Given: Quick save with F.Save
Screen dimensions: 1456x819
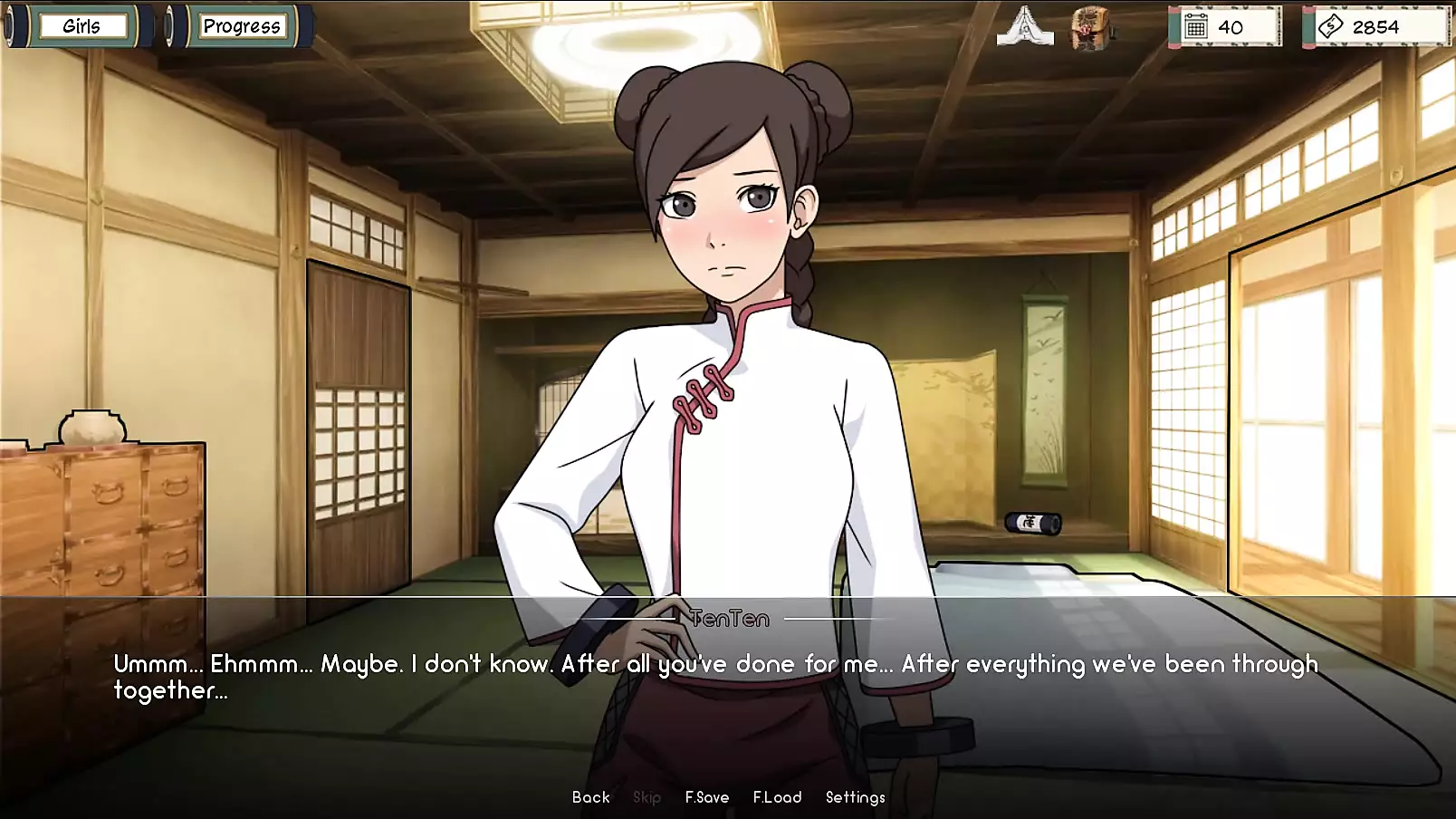Looking at the screenshot, I should pyautogui.click(x=706, y=797).
